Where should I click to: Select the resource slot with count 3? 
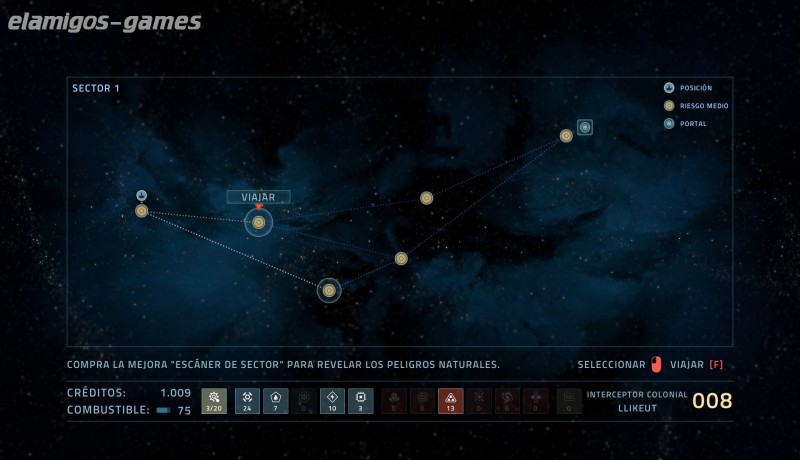tap(361, 401)
